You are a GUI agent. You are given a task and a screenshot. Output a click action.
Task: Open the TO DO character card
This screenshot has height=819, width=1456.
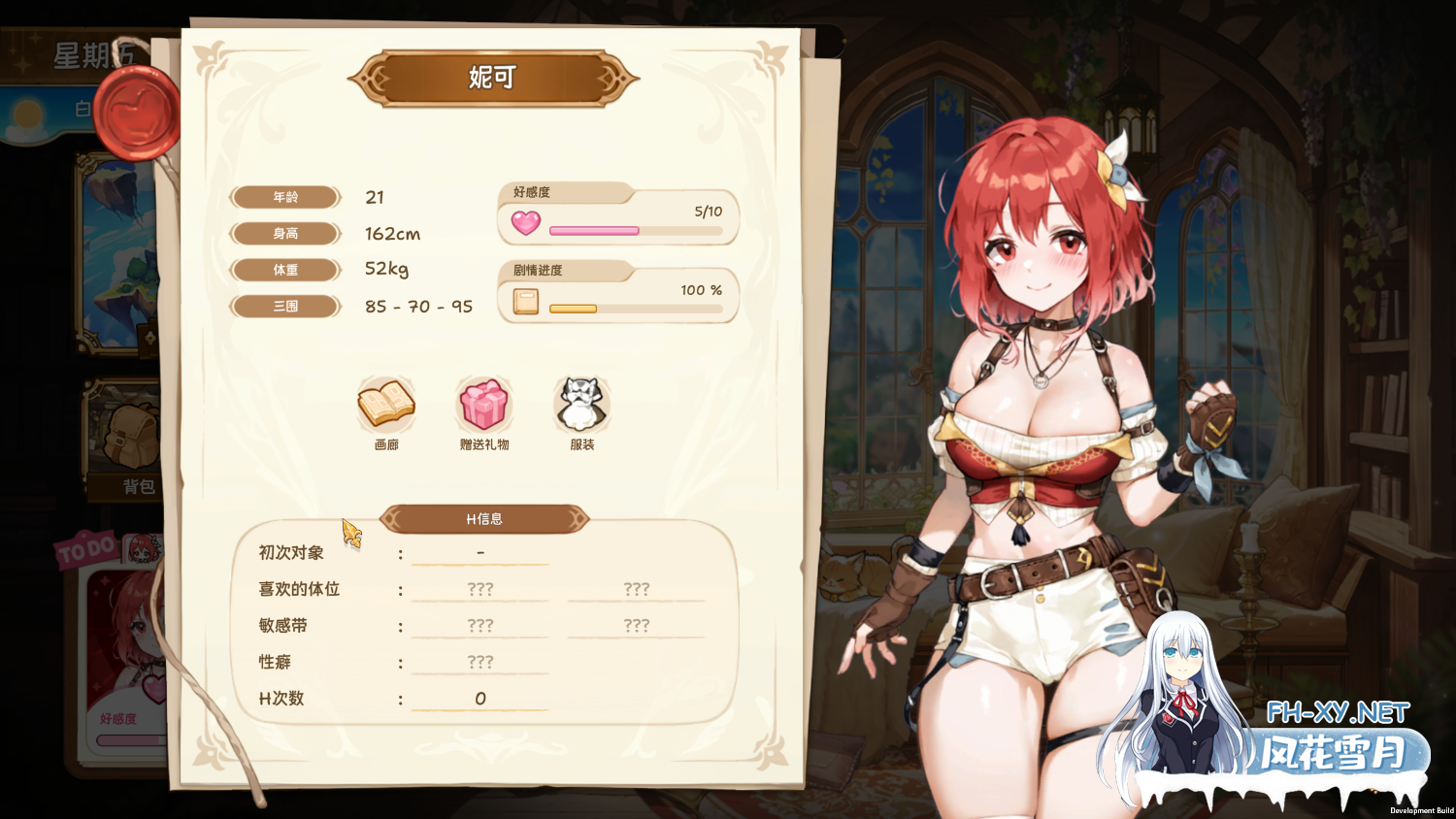[x=121, y=660]
